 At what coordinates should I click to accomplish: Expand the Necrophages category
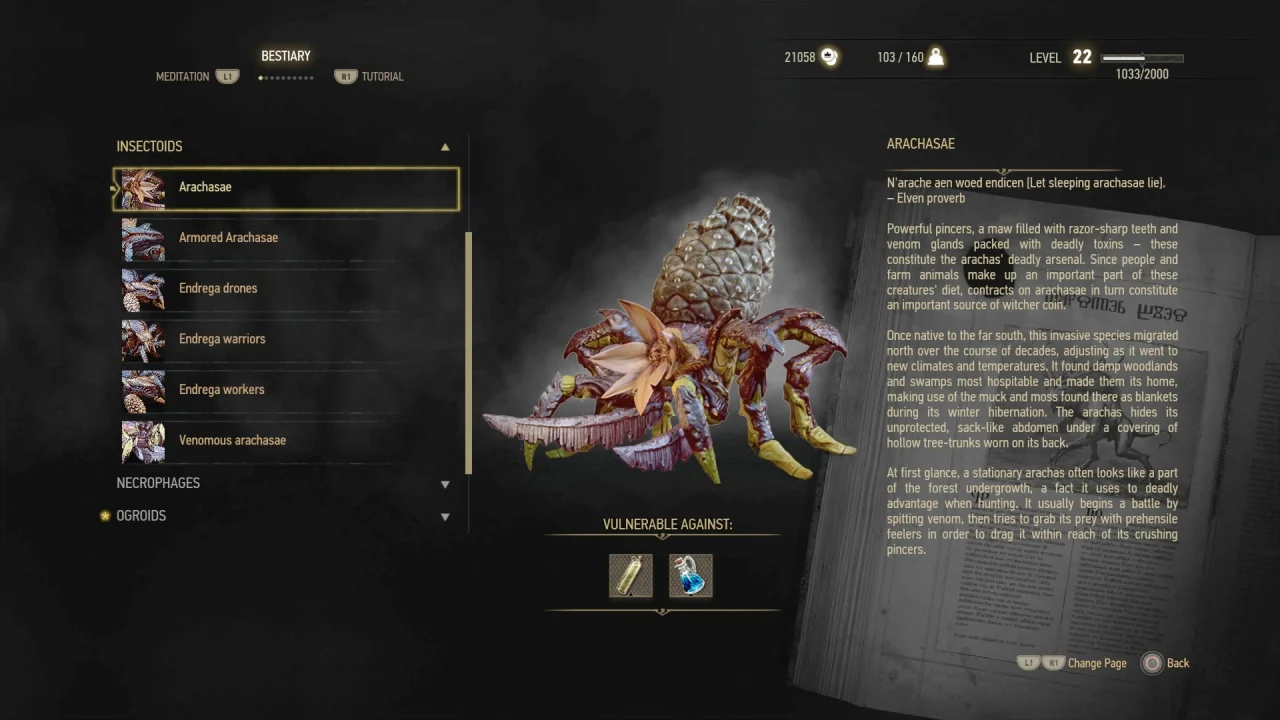(x=445, y=484)
